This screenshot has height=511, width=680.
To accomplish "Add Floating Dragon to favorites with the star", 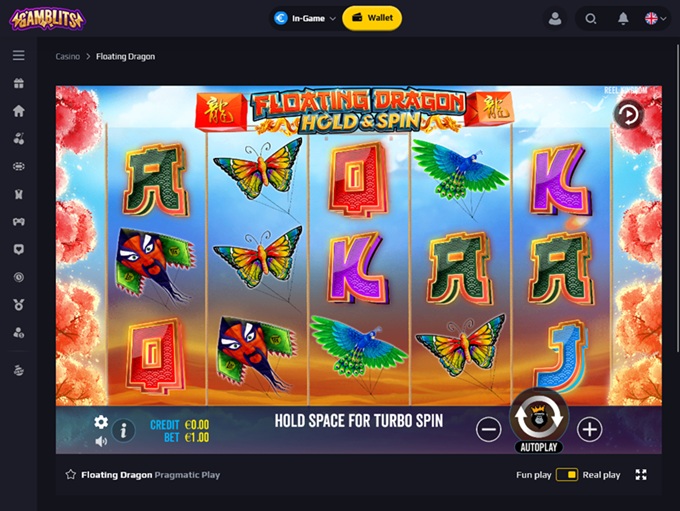I will [71, 475].
